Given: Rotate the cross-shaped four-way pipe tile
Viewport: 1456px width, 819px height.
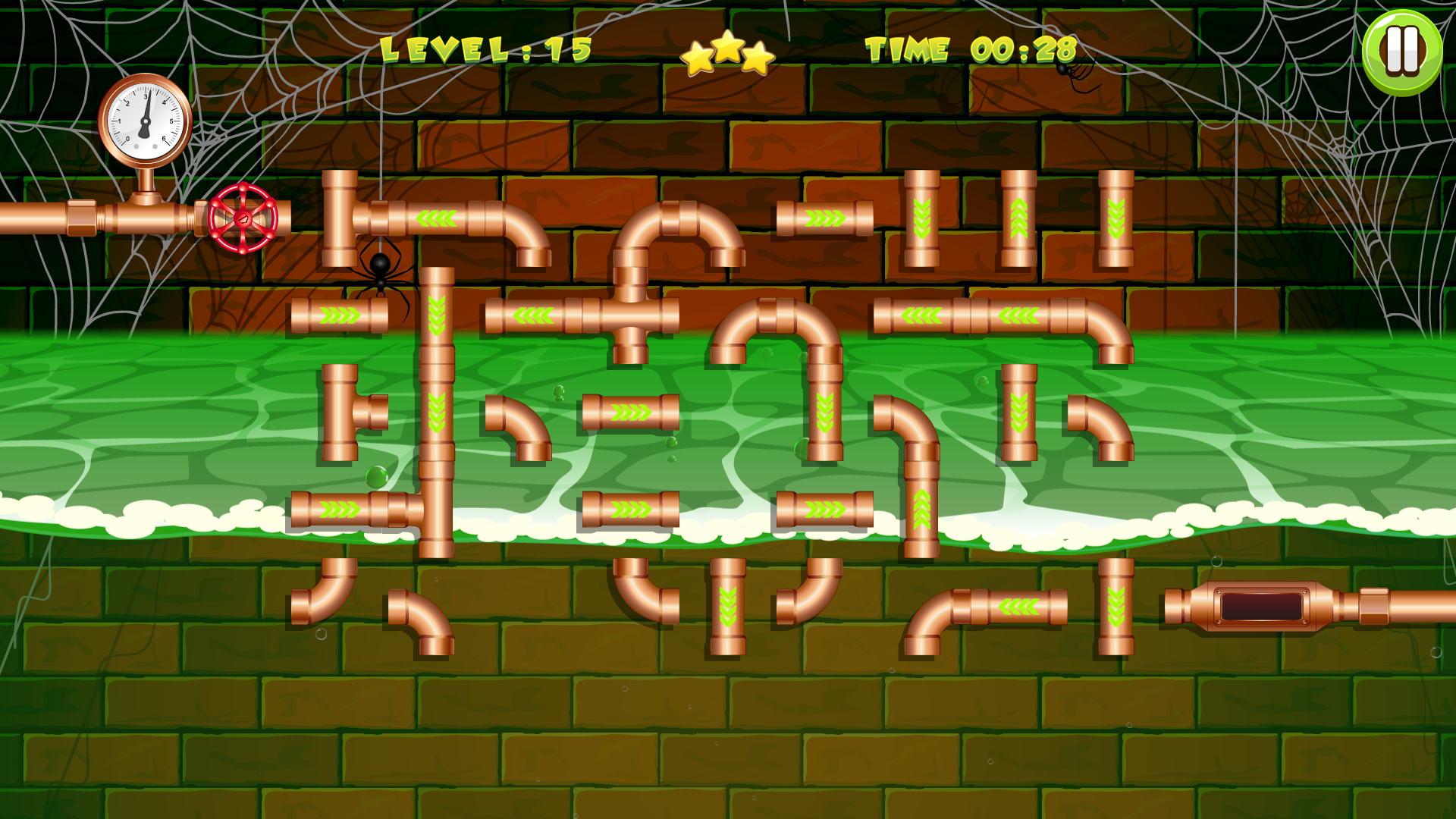Looking at the screenshot, I should pos(630,315).
